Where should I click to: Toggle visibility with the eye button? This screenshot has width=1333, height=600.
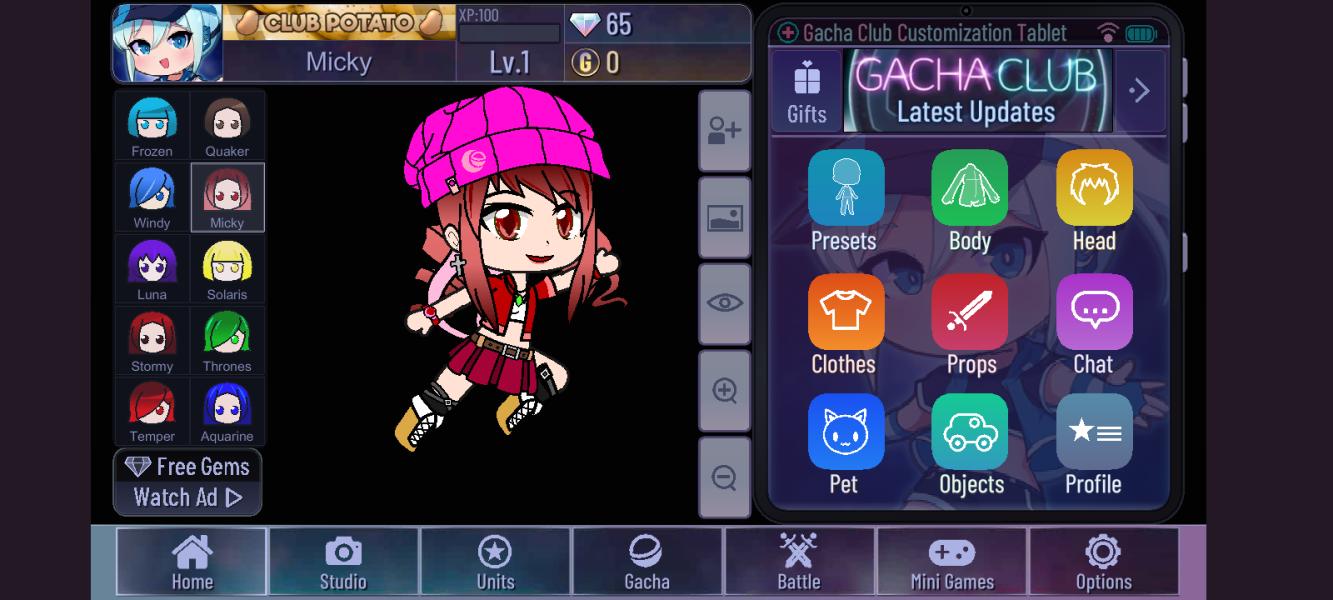coord(724,304)
